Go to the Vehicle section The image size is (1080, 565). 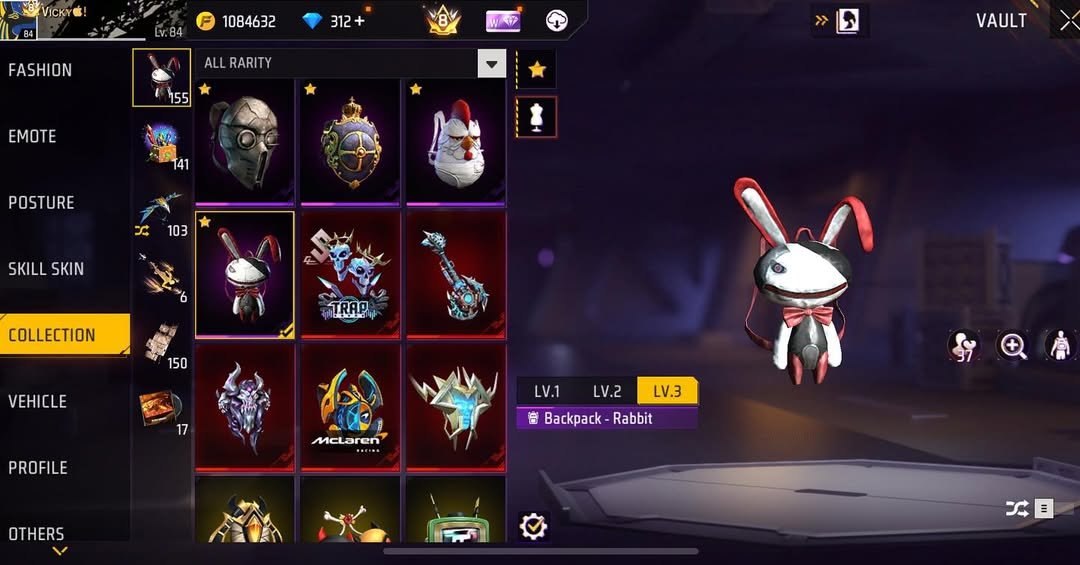tap(38, 401)
